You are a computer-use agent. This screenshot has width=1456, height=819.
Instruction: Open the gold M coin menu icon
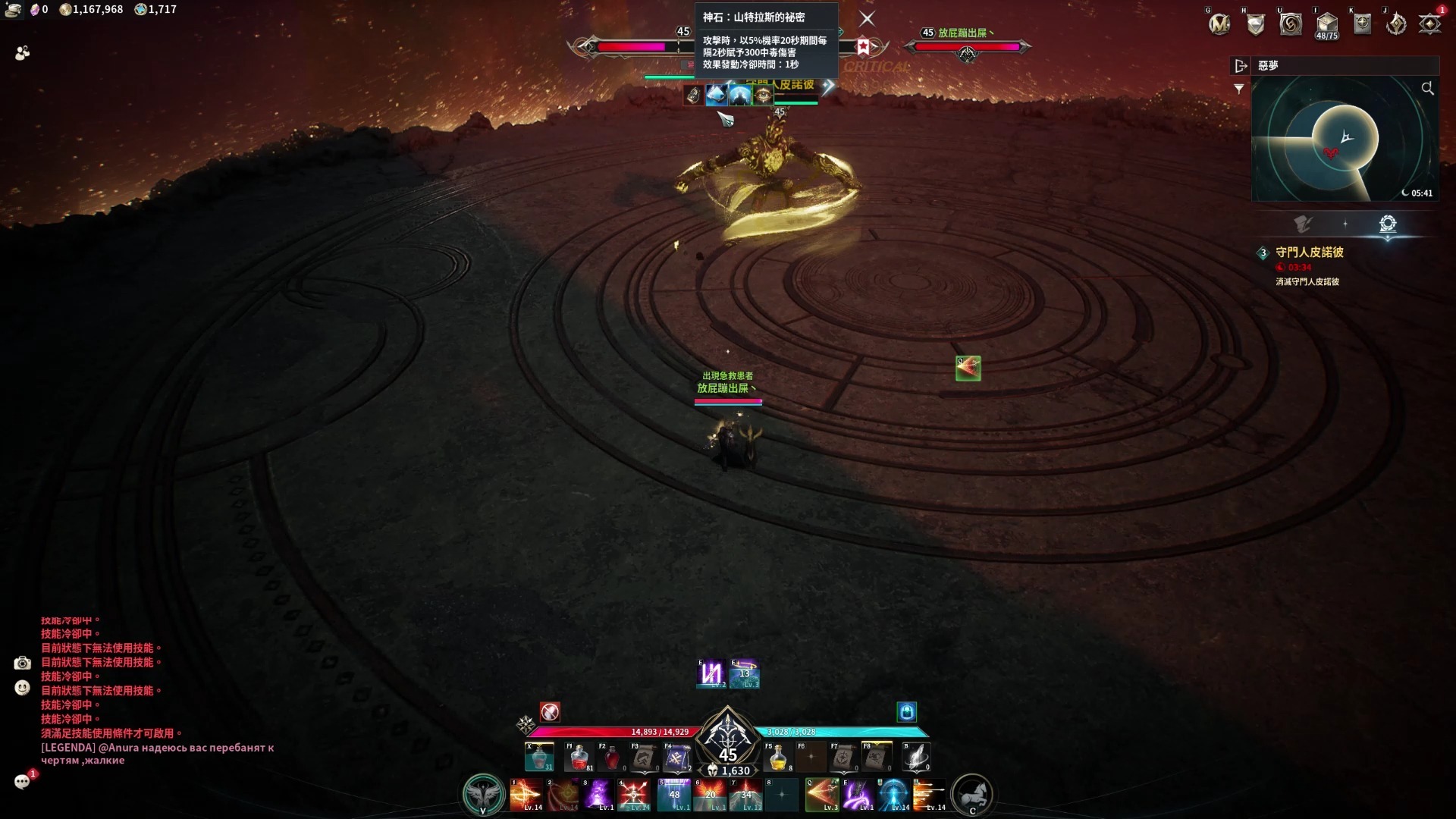click(x=1219, y=24)
